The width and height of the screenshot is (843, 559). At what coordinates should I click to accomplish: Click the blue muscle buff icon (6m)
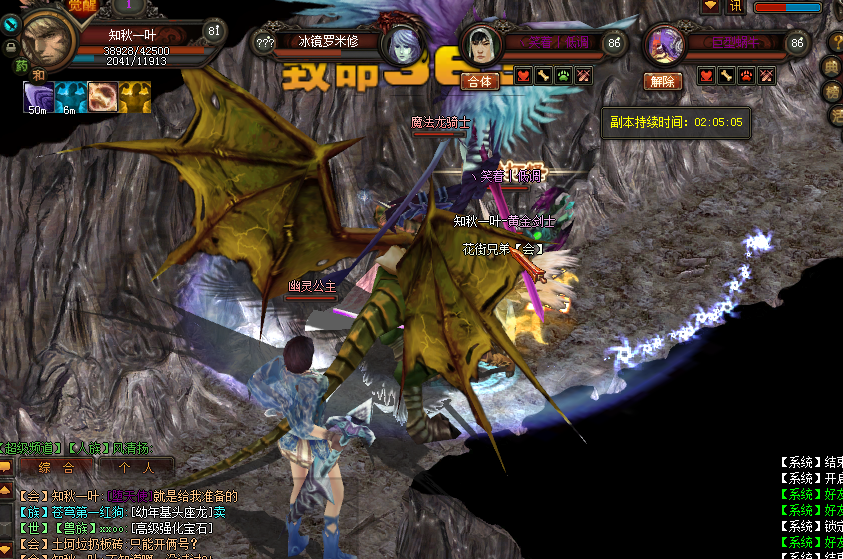click(x=69, y=96)
